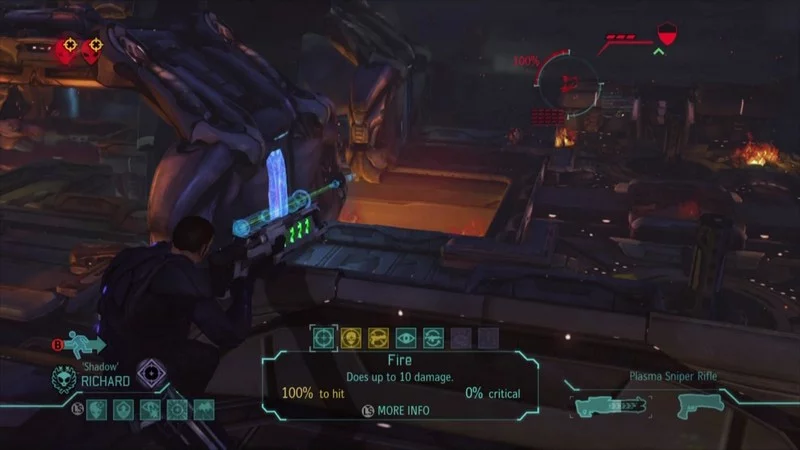Select the Fire crosshair ability
The height and width of the screenshot is (450, 800).
coord(323,338)
